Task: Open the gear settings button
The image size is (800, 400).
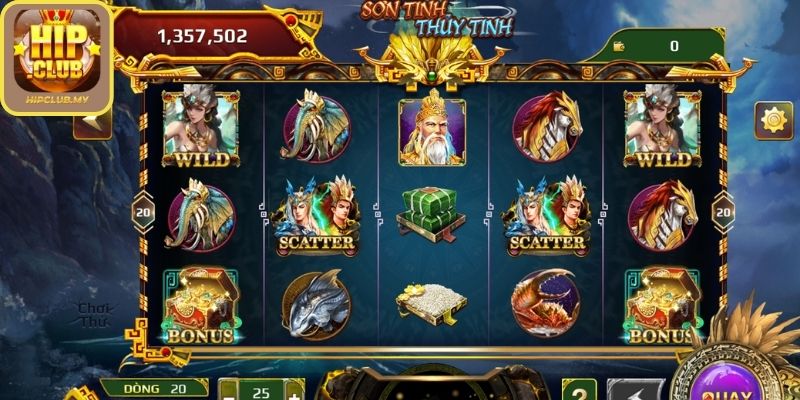Action: [774, 120]
